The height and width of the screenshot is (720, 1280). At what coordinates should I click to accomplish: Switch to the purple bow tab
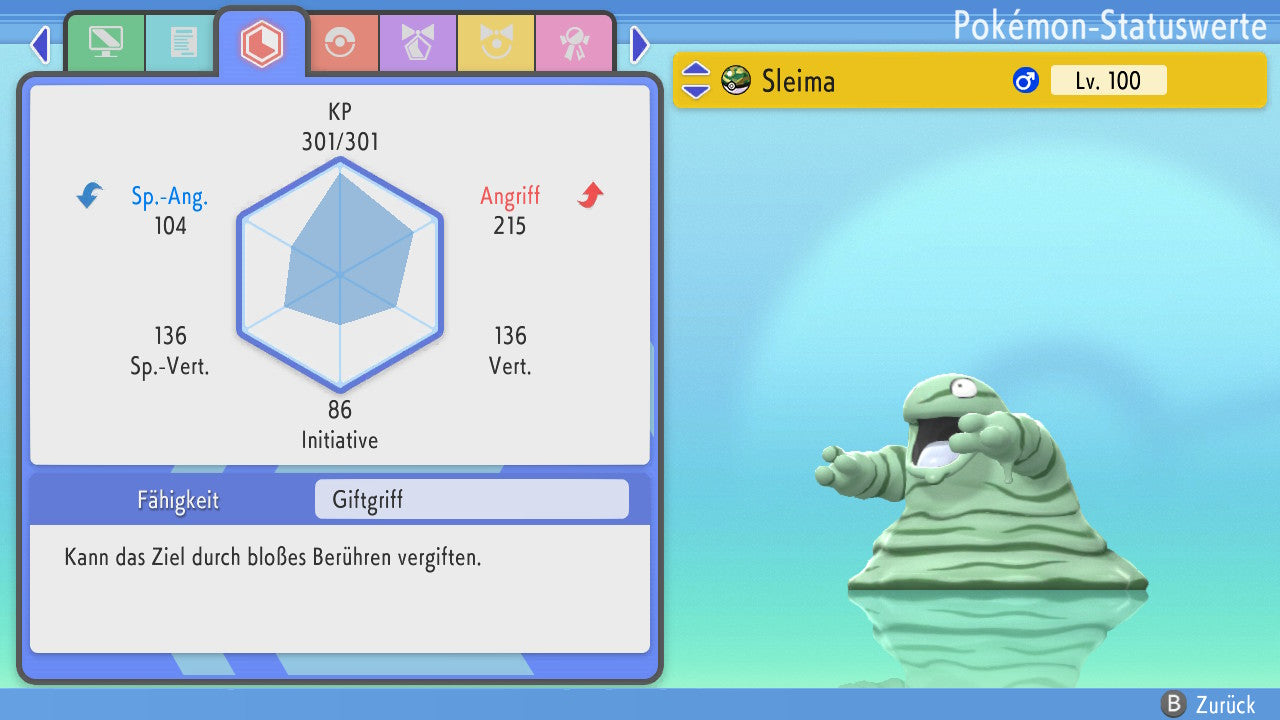pyautogui.click(x=418, y=43)
